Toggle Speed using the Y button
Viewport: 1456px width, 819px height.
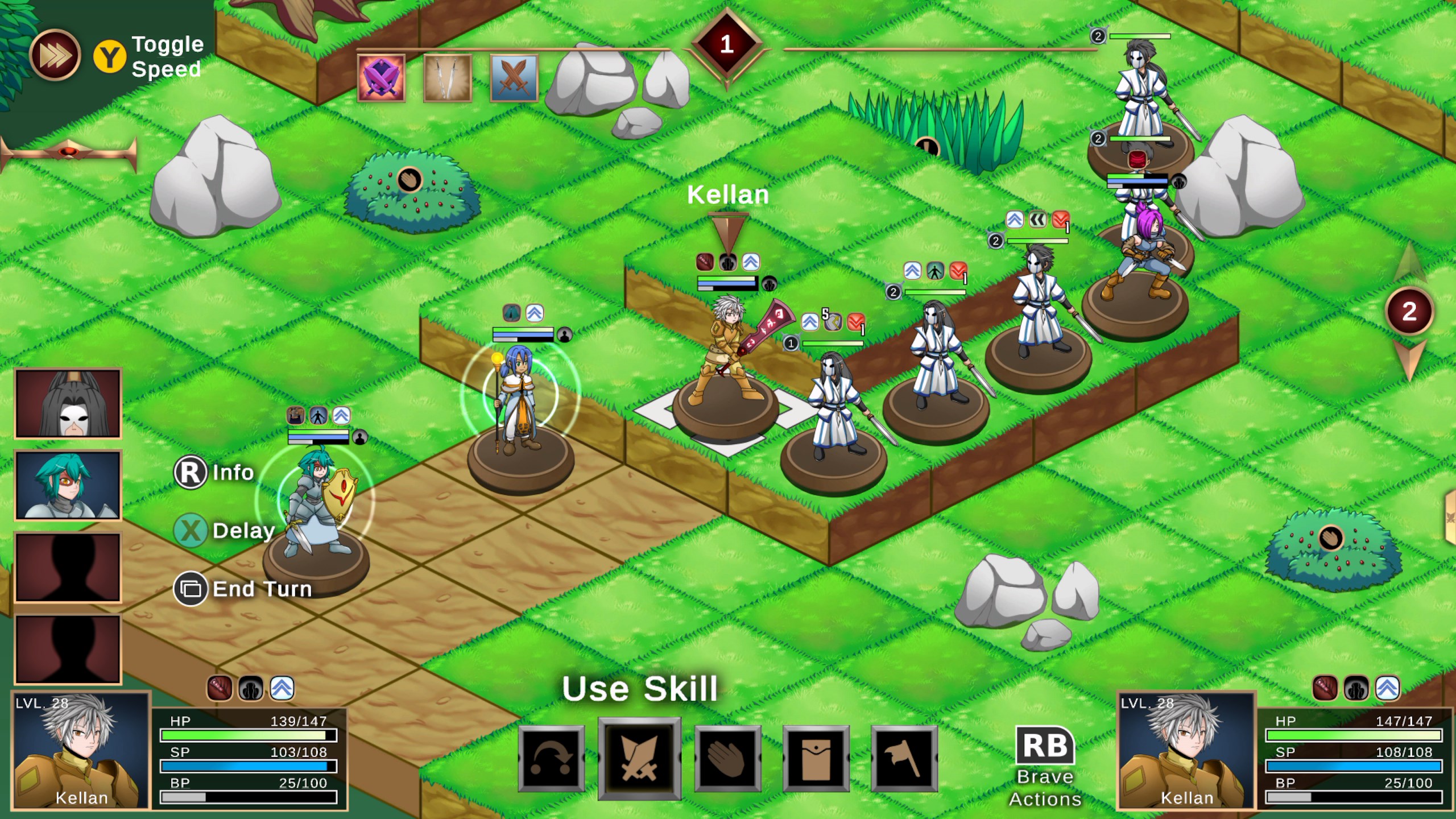111,55
